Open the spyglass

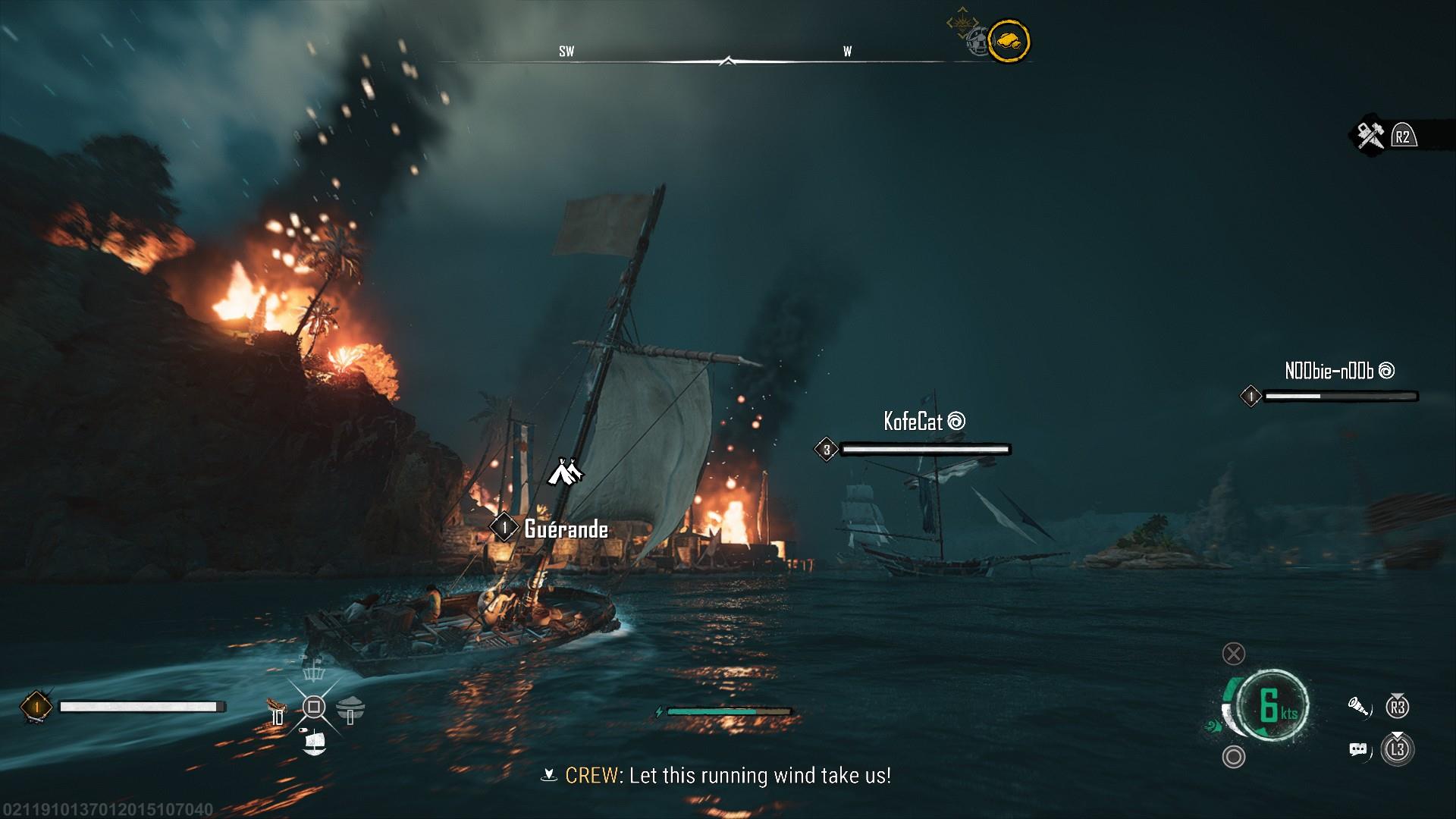coord(1360,708)
